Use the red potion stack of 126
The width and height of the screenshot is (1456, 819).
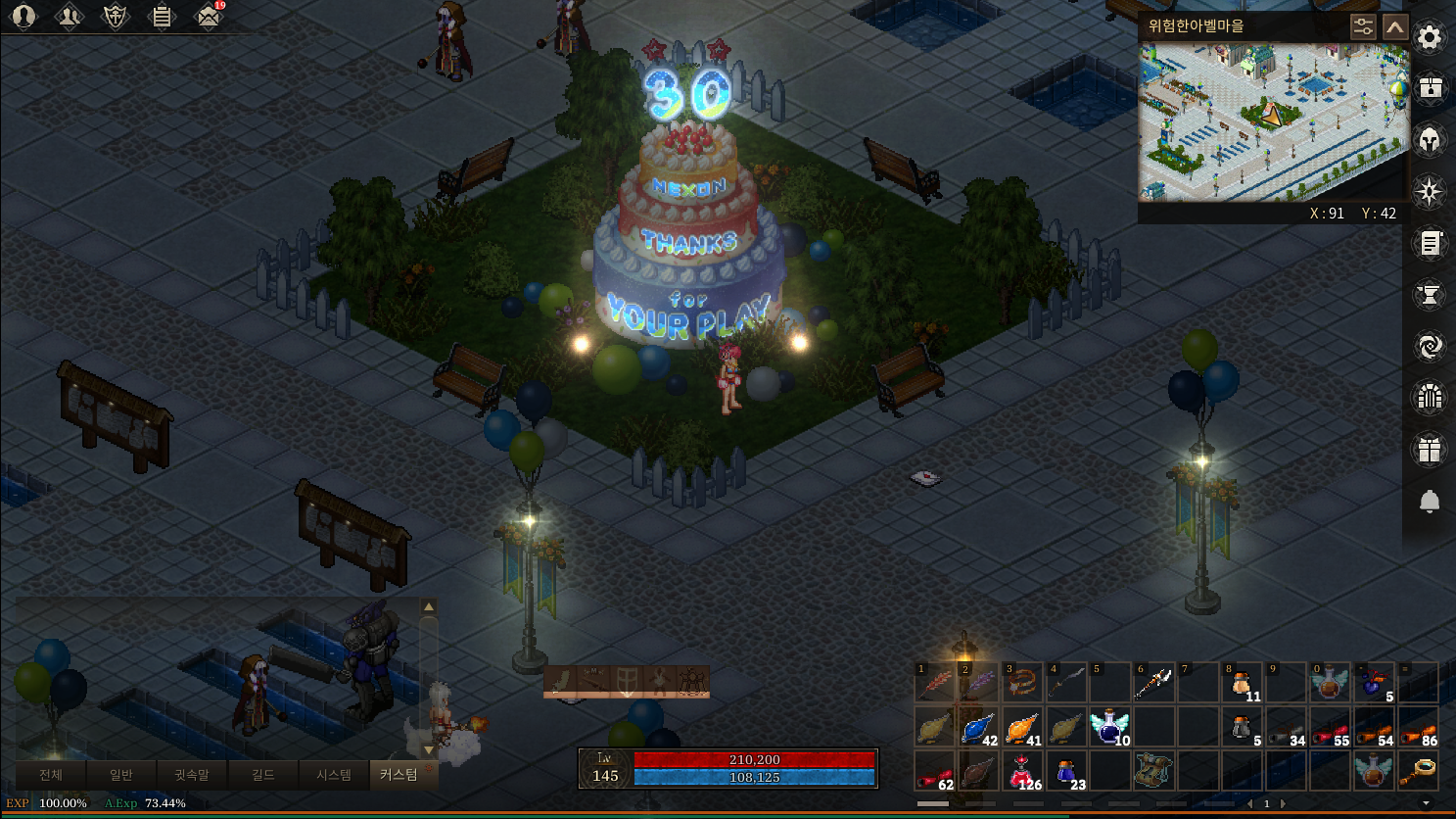[1022, 772]
